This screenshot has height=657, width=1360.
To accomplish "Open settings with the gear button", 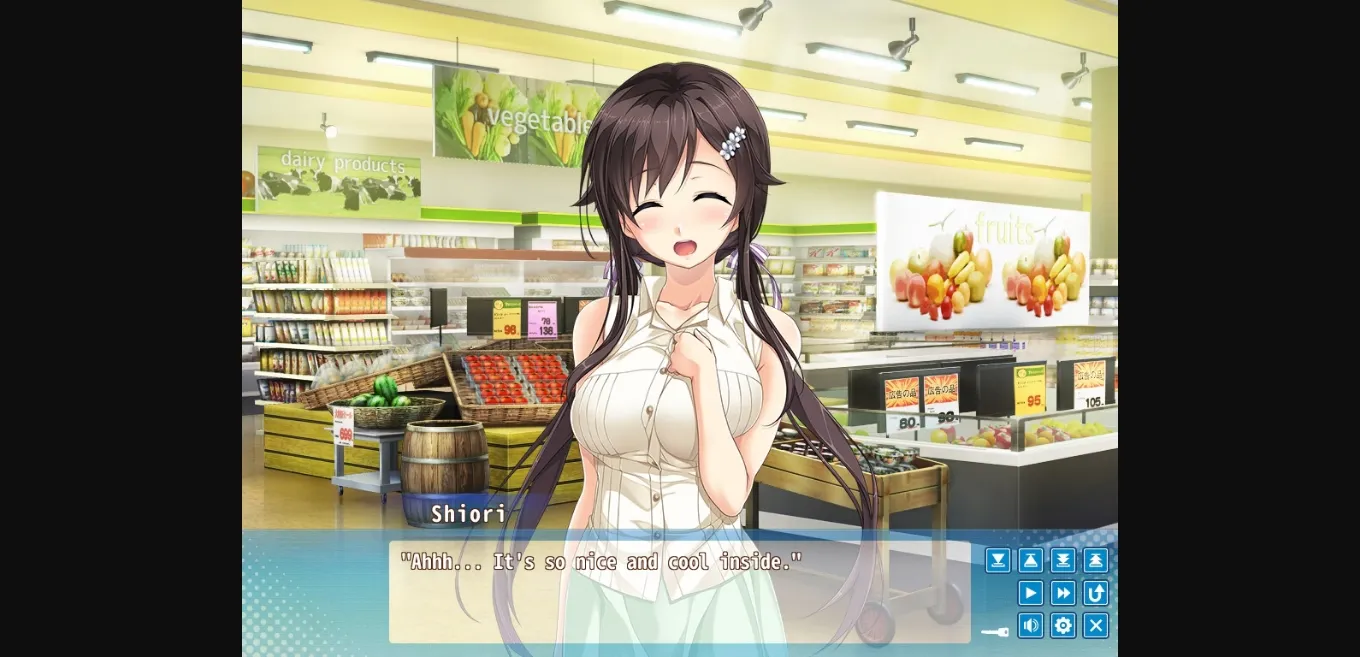I will 1063,626.
